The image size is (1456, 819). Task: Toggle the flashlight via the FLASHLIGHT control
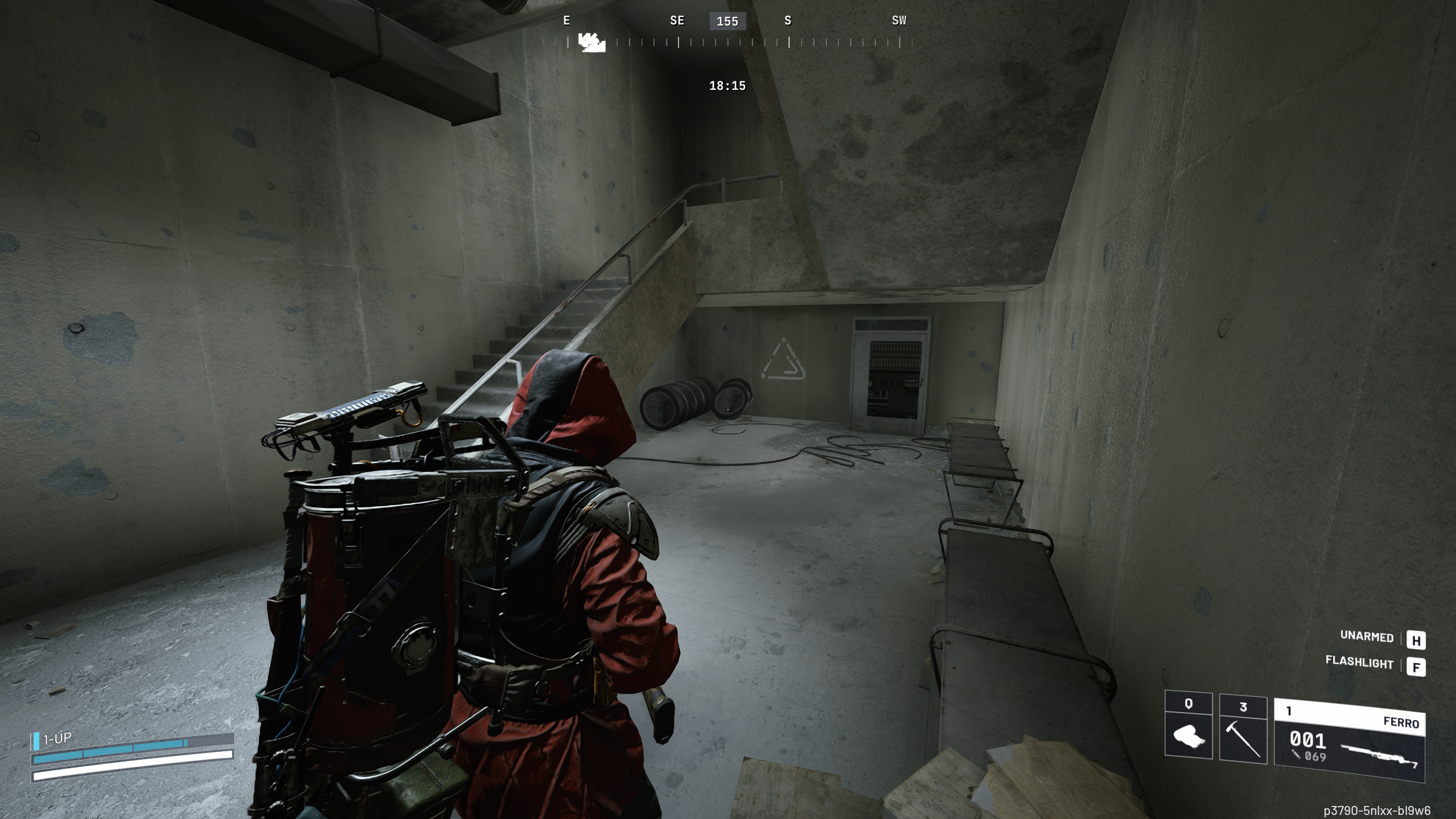(1360, 664)
